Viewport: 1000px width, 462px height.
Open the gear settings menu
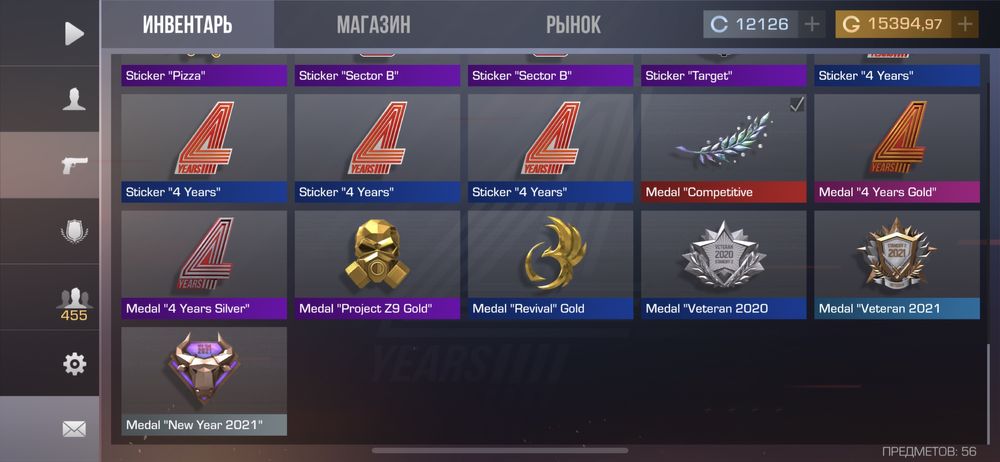[74, 364]
